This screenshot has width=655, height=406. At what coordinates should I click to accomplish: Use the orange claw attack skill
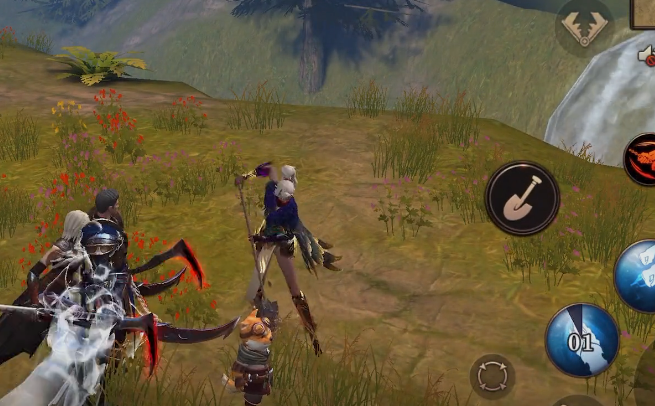pos(641,160)
